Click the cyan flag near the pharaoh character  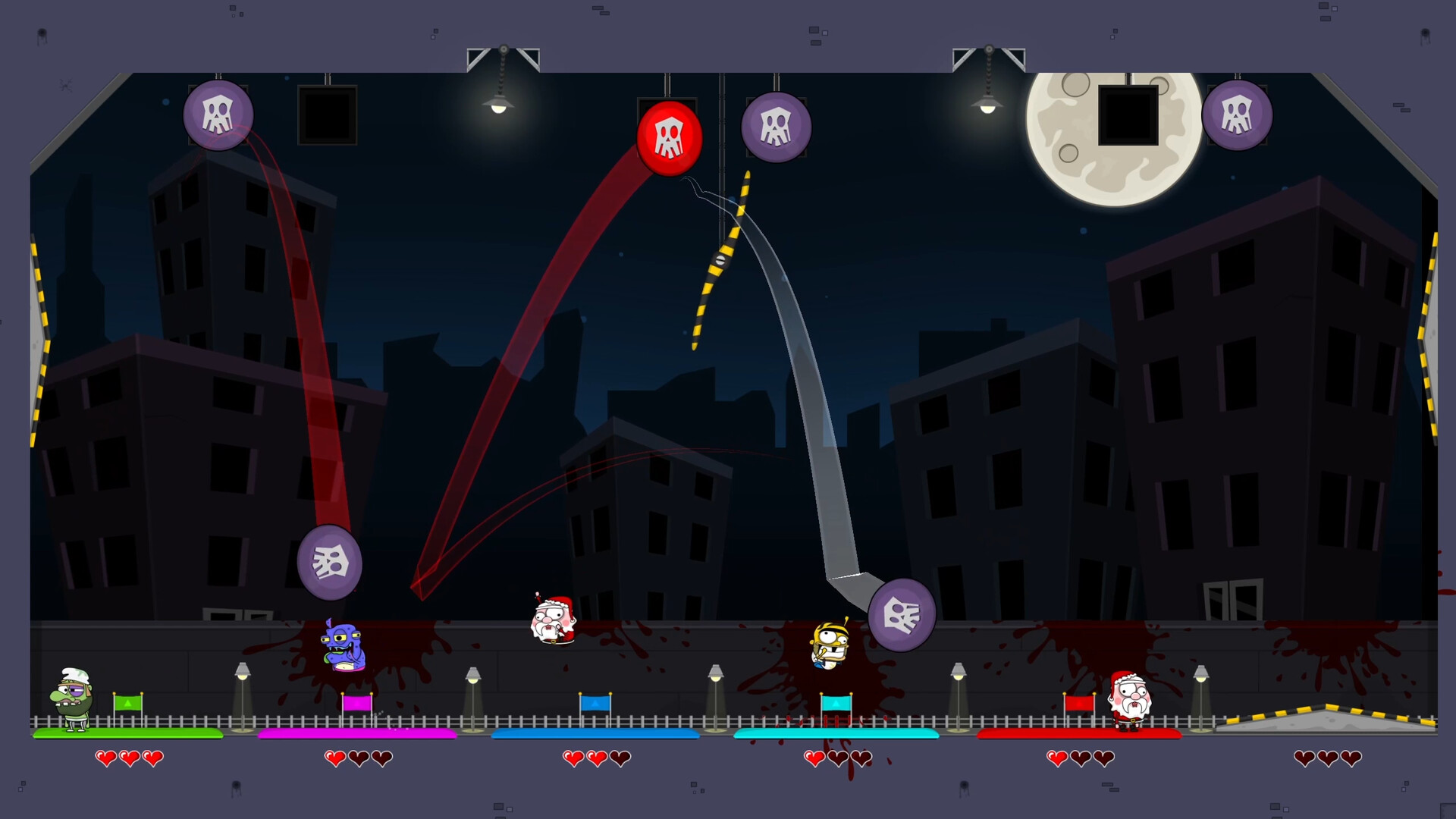pos(836,704)
